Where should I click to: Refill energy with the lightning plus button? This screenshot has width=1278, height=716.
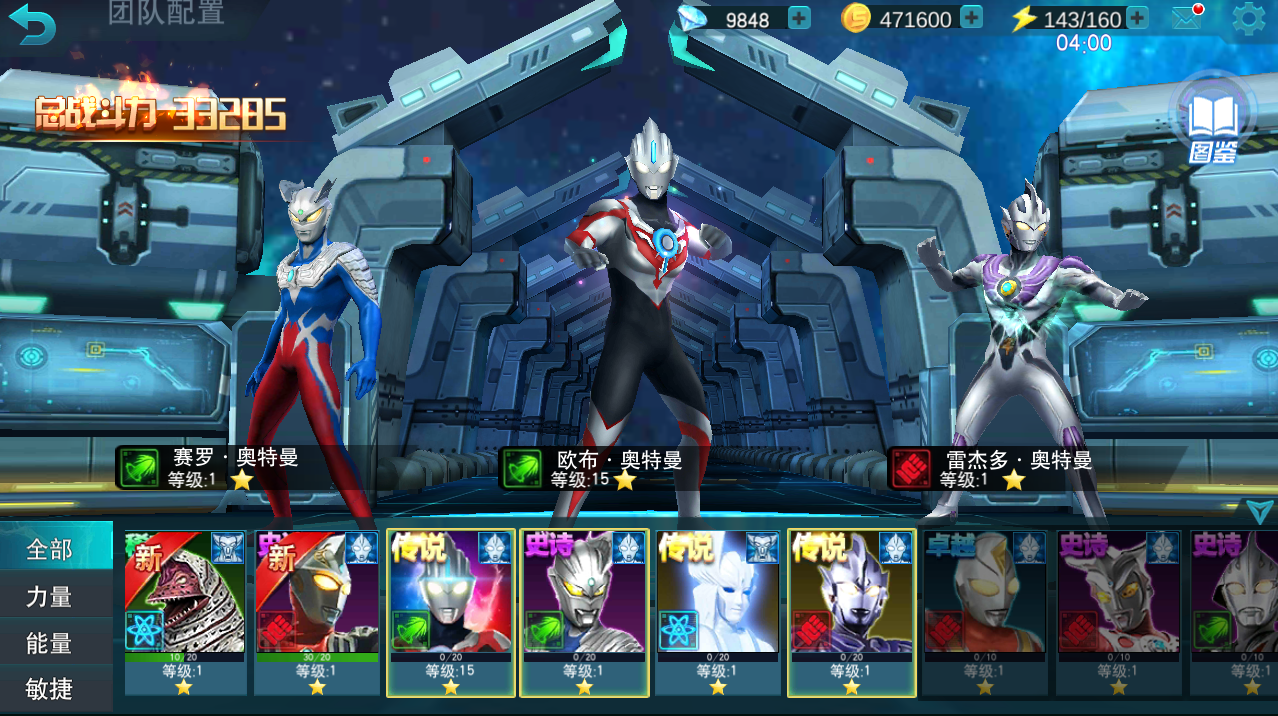[x=1137, y=18]
